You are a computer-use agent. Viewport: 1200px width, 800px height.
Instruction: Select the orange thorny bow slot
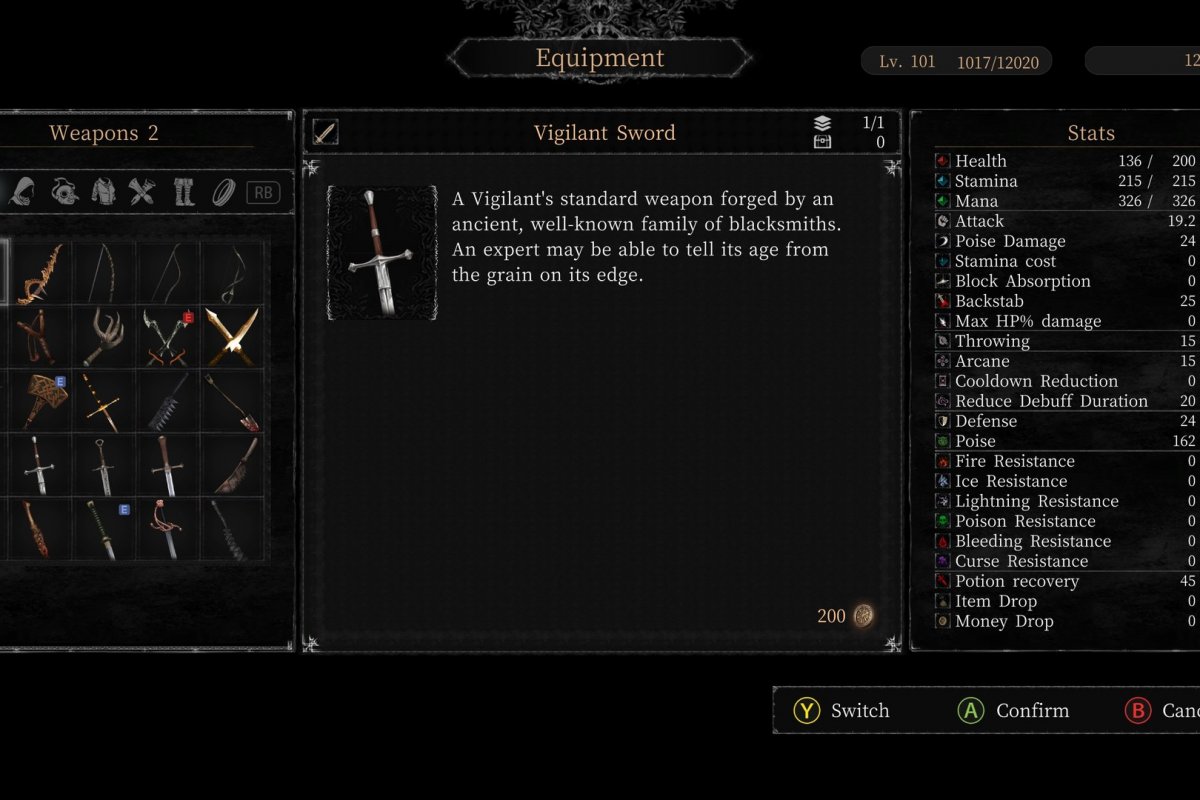click(x=40, y=272)
